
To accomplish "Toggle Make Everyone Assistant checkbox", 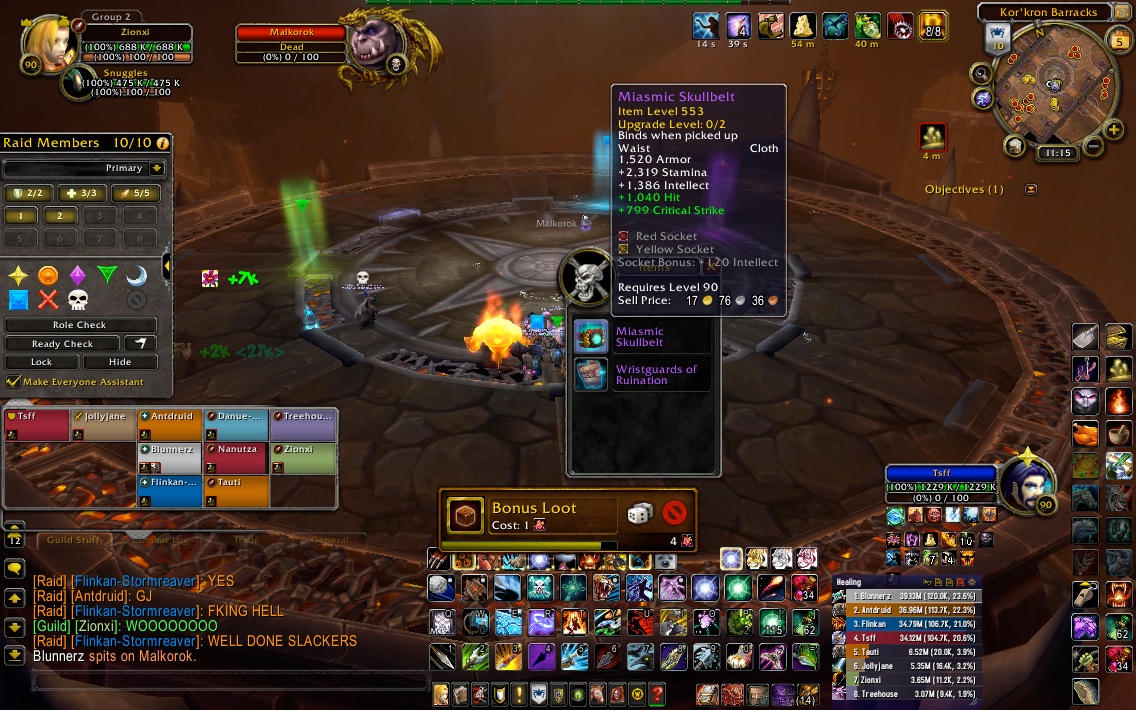I will [13, 382].
